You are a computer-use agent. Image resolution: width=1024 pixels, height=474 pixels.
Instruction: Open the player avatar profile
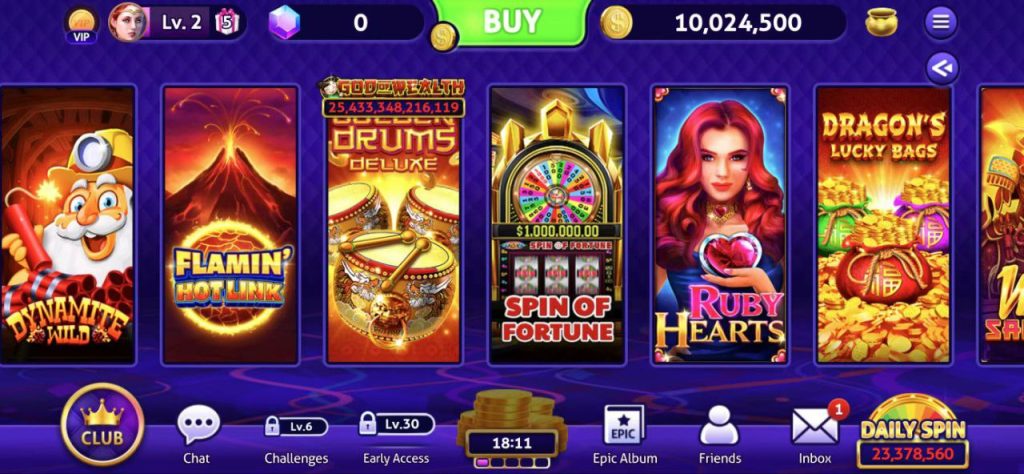click(128, 21)
